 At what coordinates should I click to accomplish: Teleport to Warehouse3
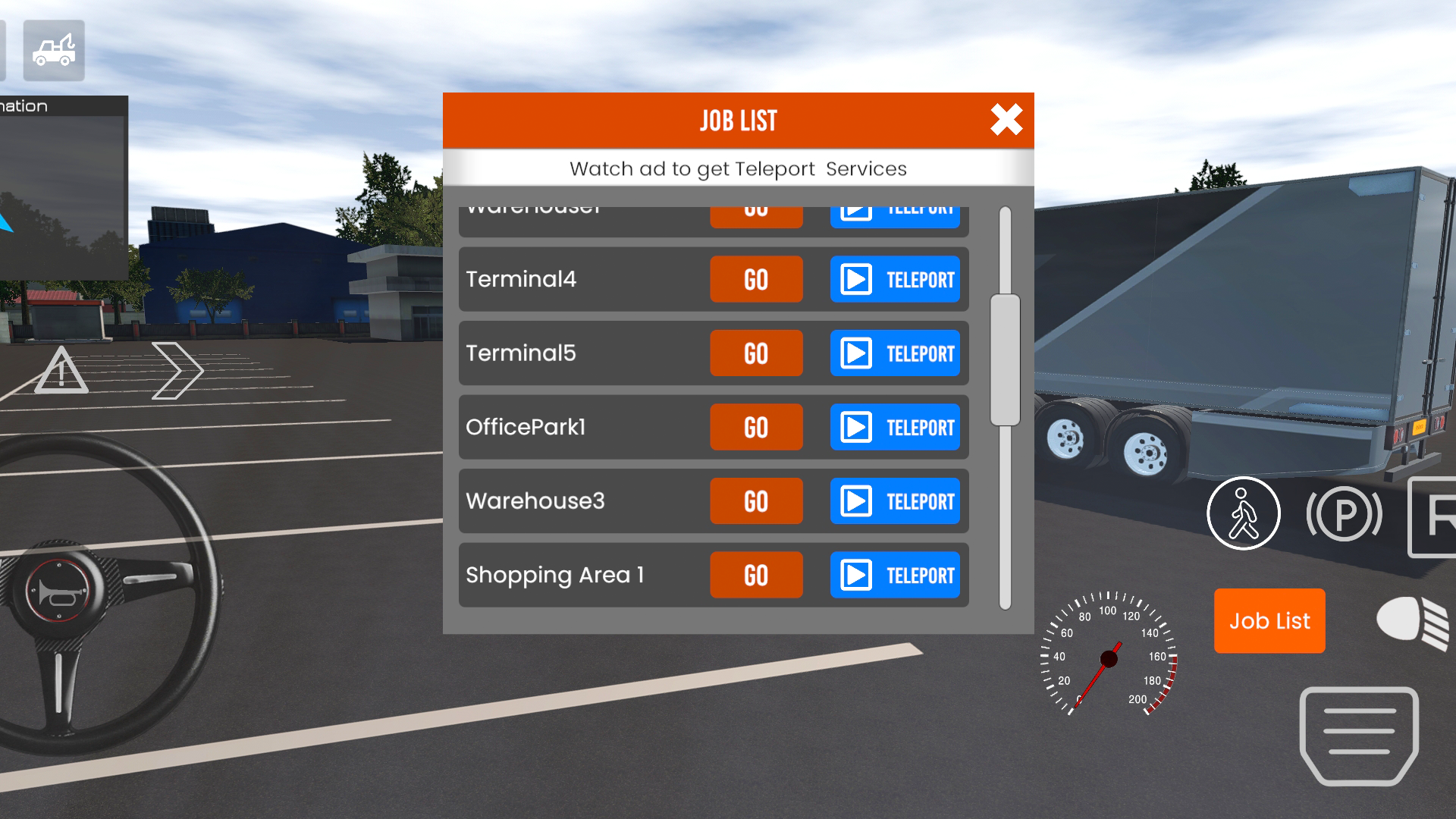tap(896, 500)
